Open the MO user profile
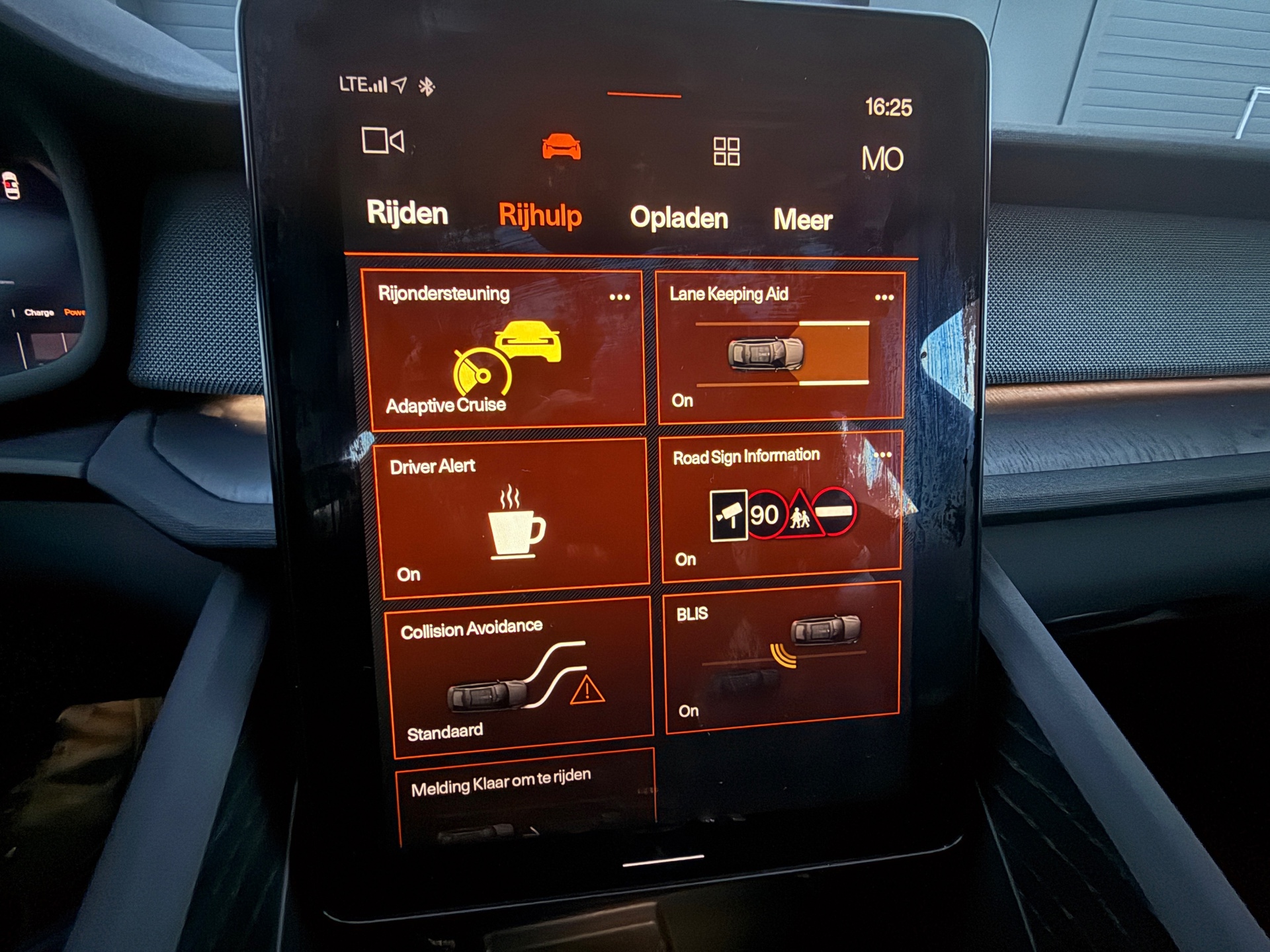The image size is (1270, 952). coord(882,159)
